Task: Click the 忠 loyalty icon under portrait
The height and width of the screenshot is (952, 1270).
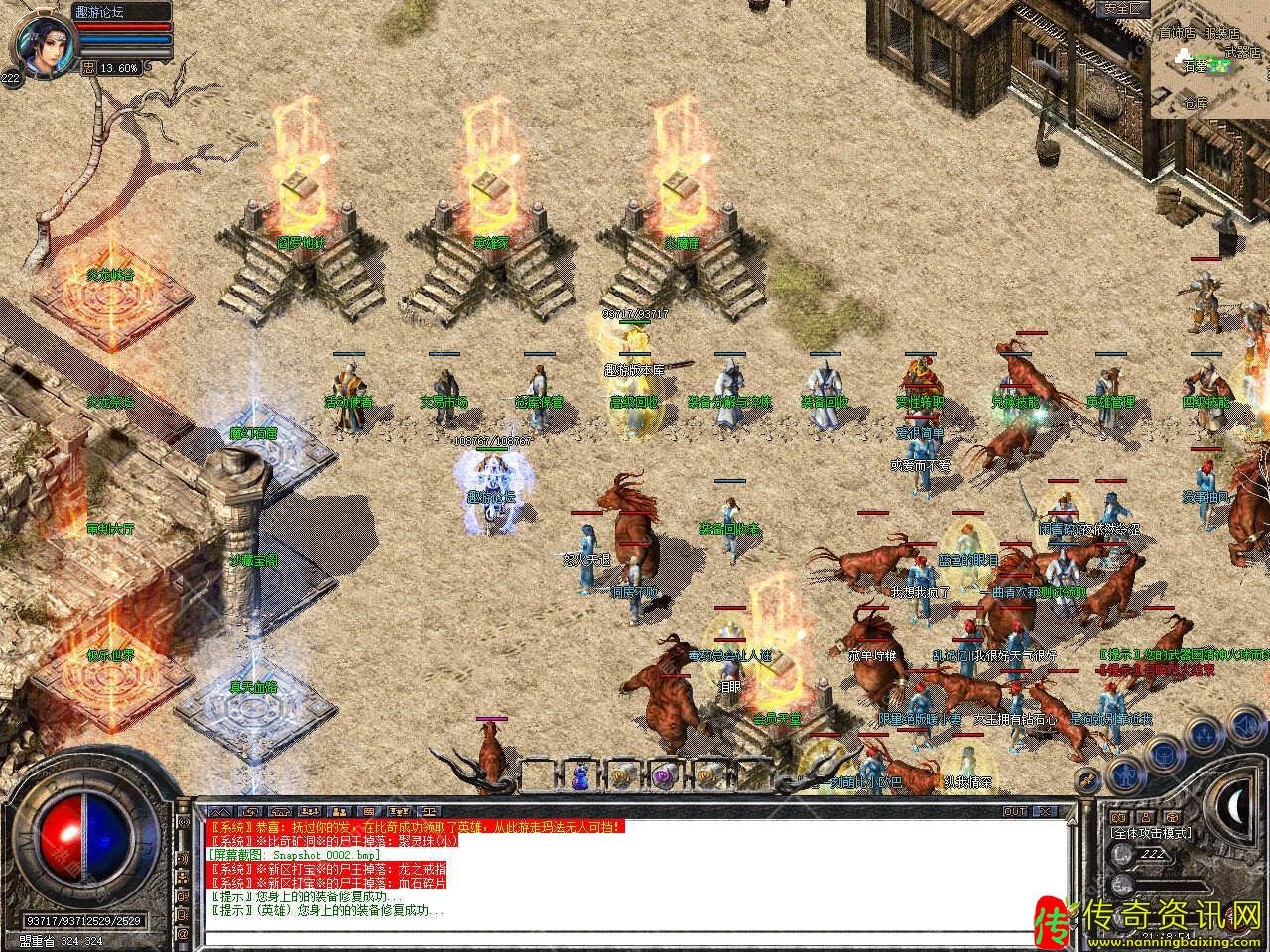Action: (x=88, y=67)
